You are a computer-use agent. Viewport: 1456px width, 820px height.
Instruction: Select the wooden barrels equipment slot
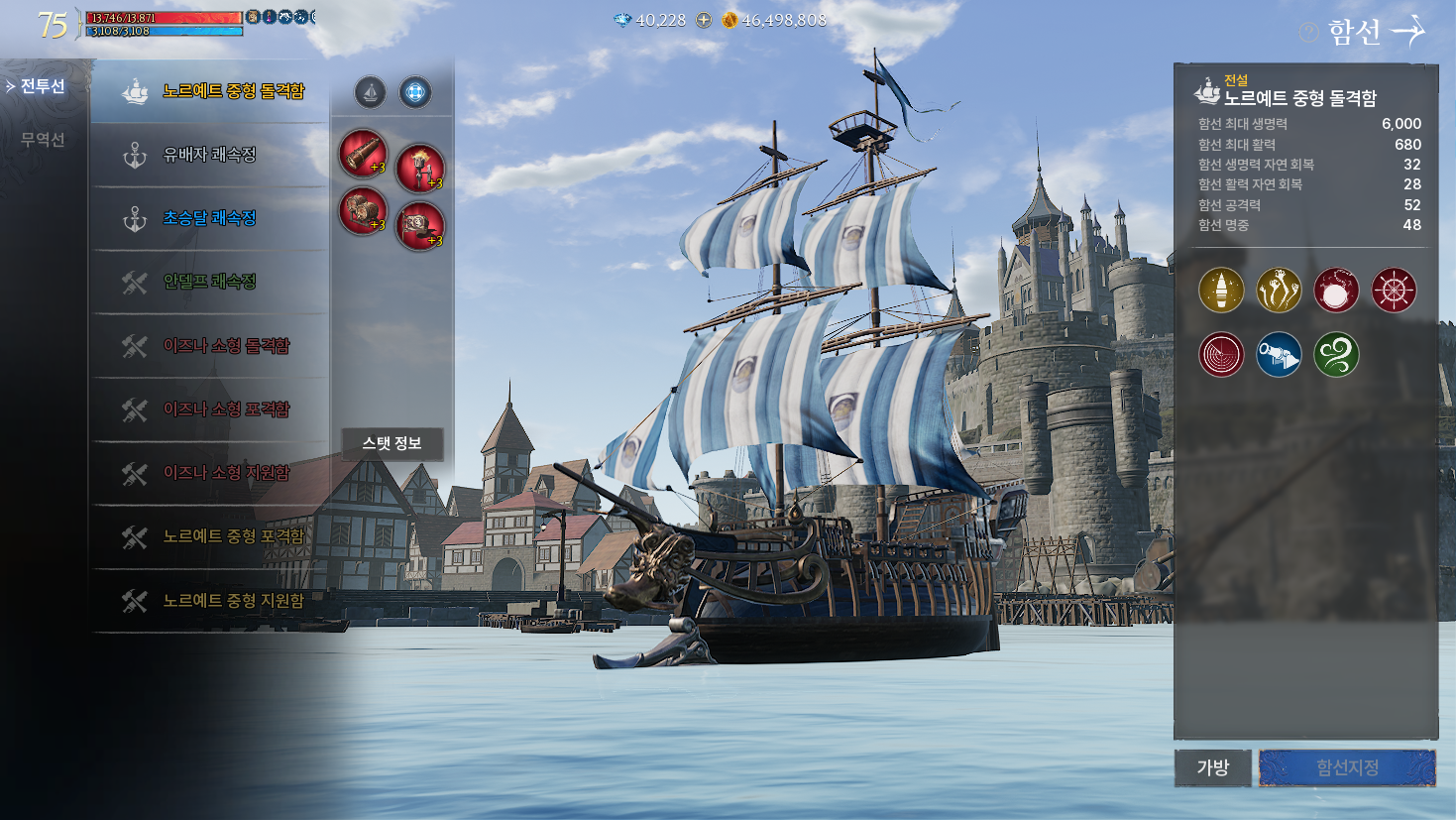(363, 212)
